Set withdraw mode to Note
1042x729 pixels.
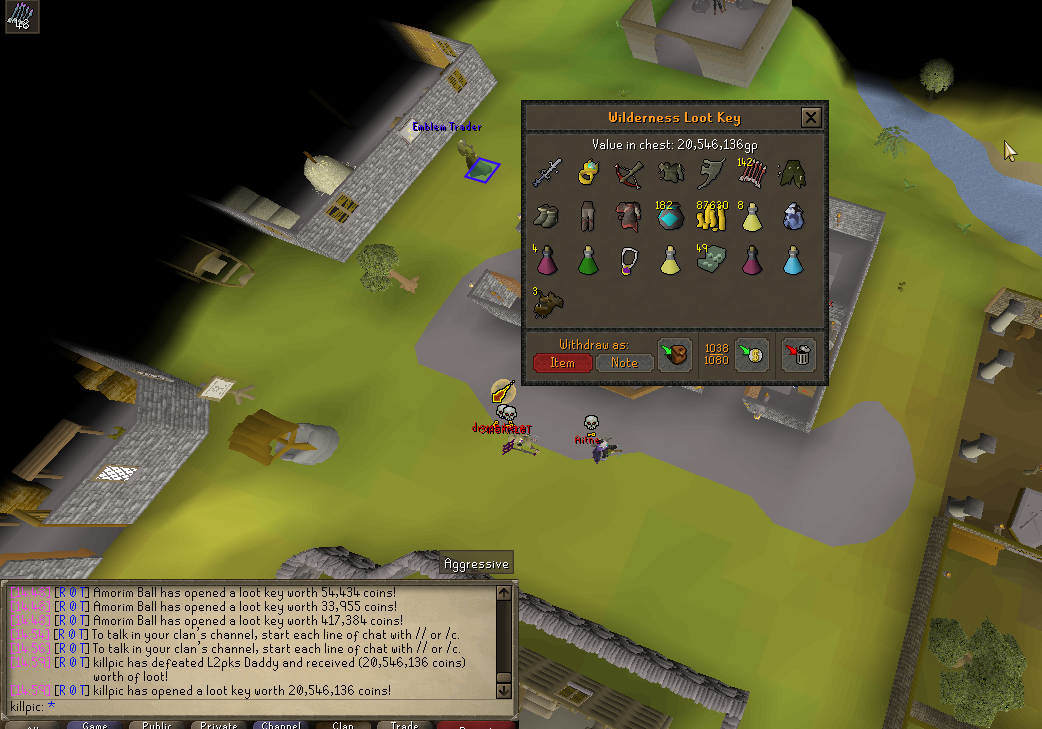pos(624,362)
